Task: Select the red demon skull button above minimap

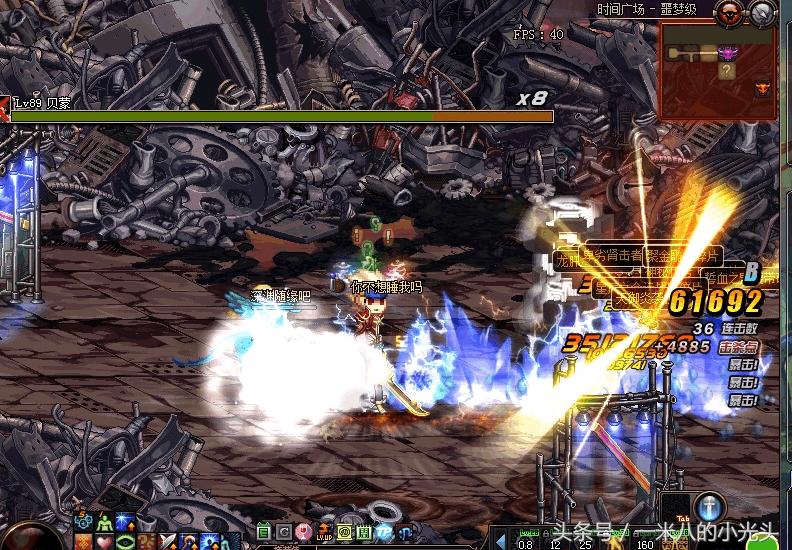Action: click(x=729, y=12)
